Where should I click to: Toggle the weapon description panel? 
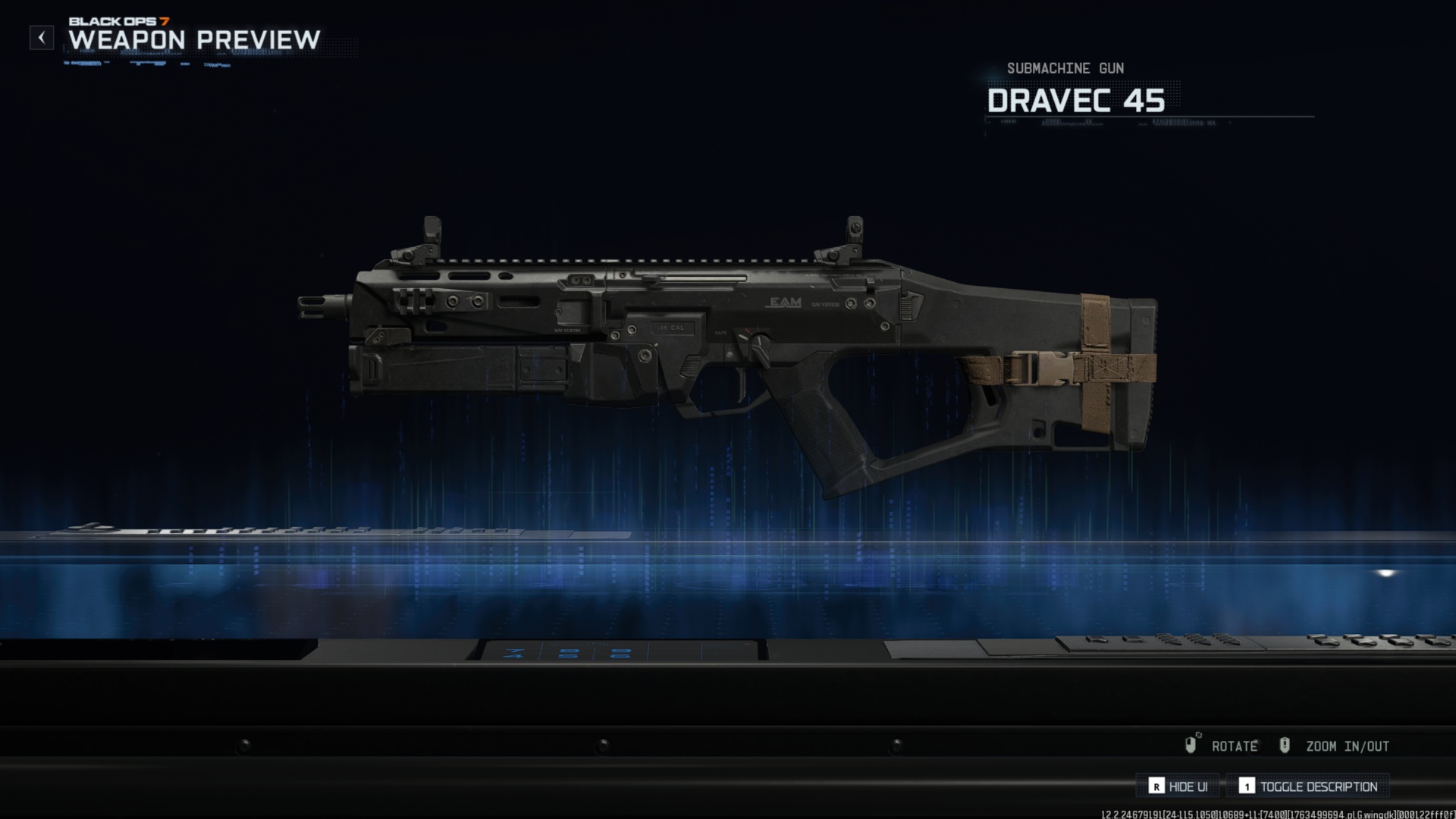[x=1319, y=786]
